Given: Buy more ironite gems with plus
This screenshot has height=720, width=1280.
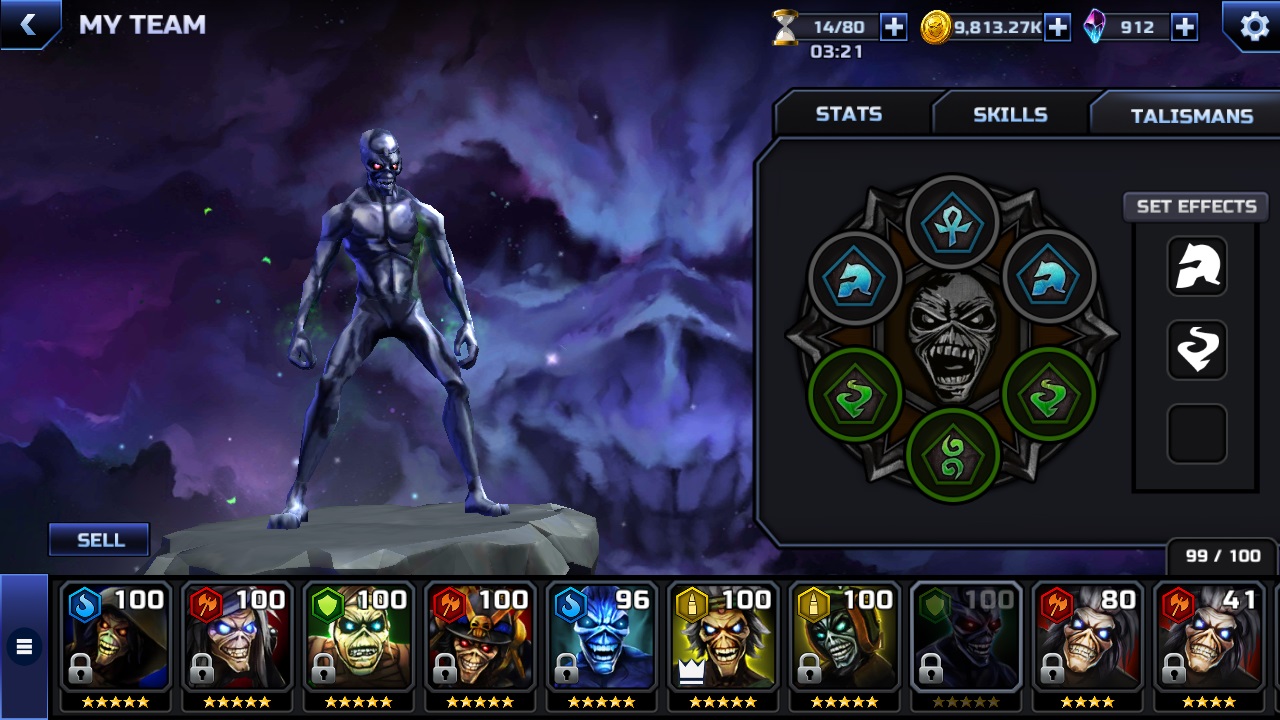Looking at the screenshot, I should click(x=1184, y=27).
